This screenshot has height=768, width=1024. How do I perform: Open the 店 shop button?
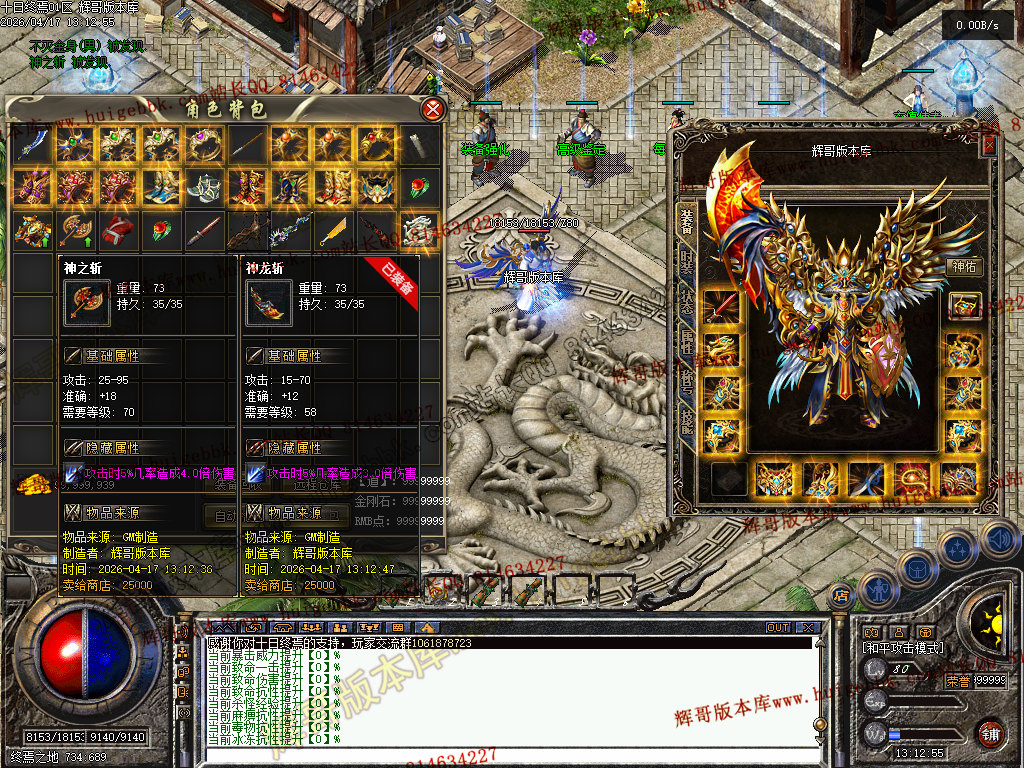(x=840, y=595)
